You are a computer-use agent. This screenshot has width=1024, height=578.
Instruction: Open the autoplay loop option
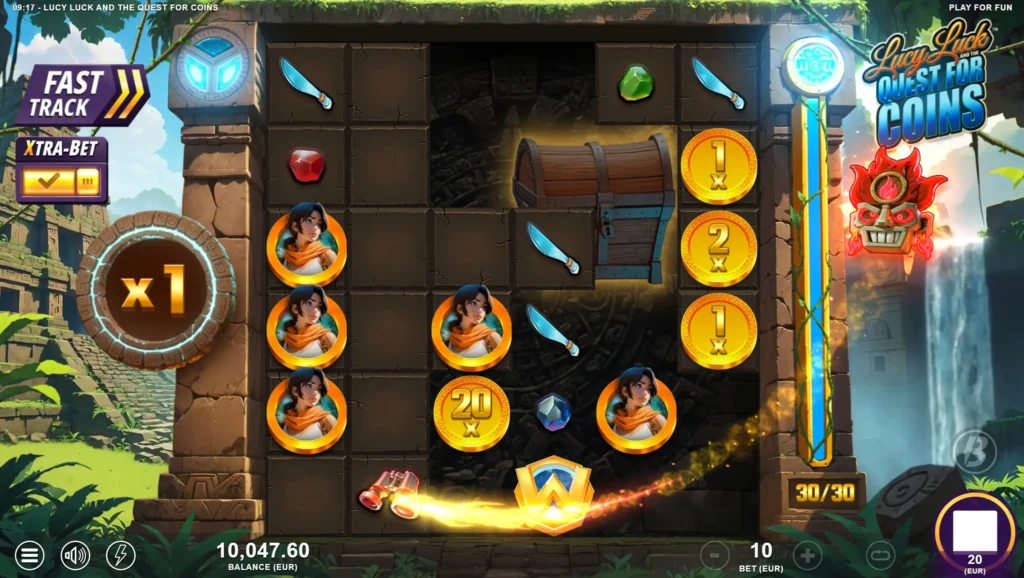tap(880, 554)
